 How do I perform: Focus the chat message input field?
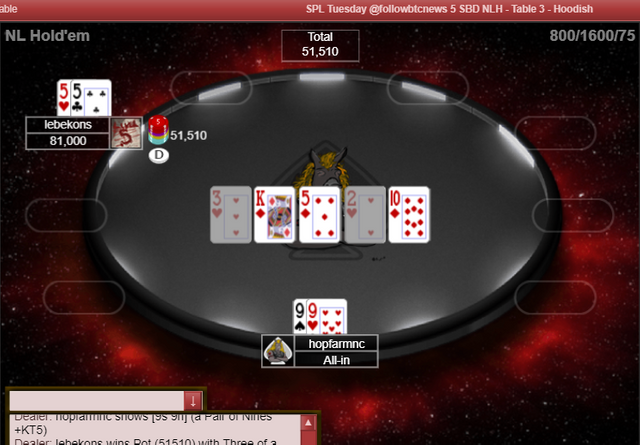pyautogui.click(x=96, y=400)
